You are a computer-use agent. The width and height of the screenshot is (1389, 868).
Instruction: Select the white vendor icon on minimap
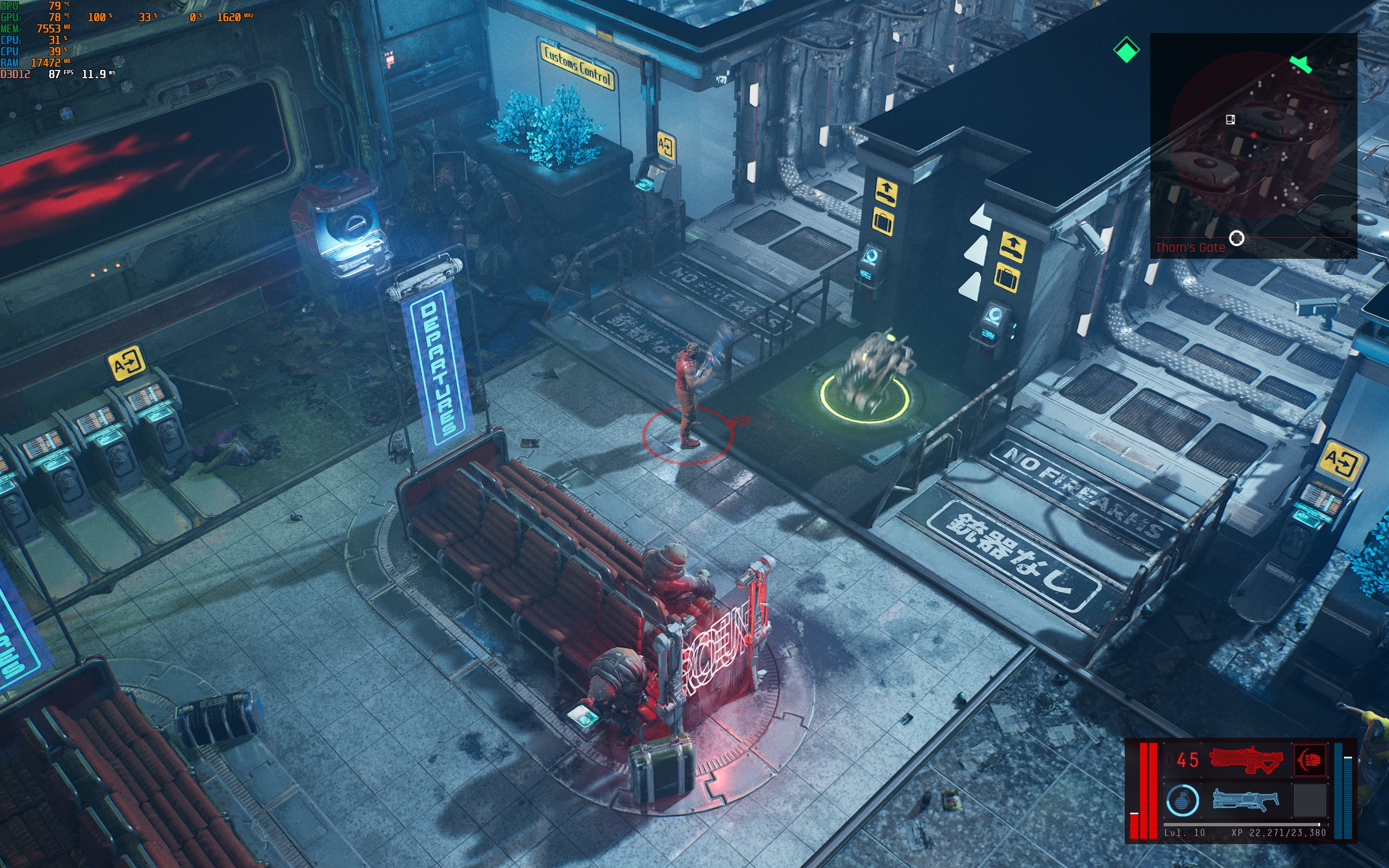click(1230, 119)
